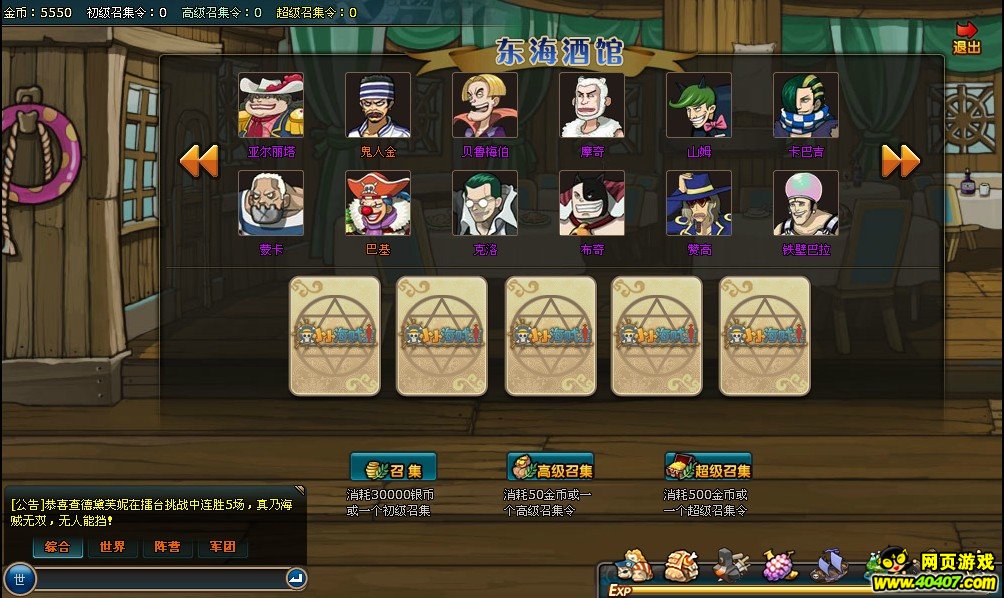Show next page of pirates
The image size is (1004, 598).
899,161
